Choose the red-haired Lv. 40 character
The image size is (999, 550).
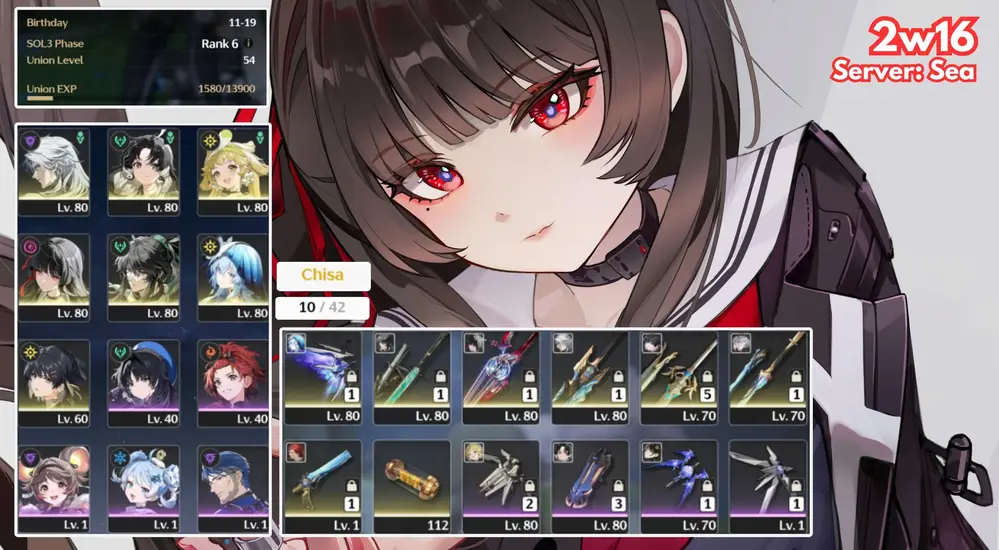[x=232, y=381]
